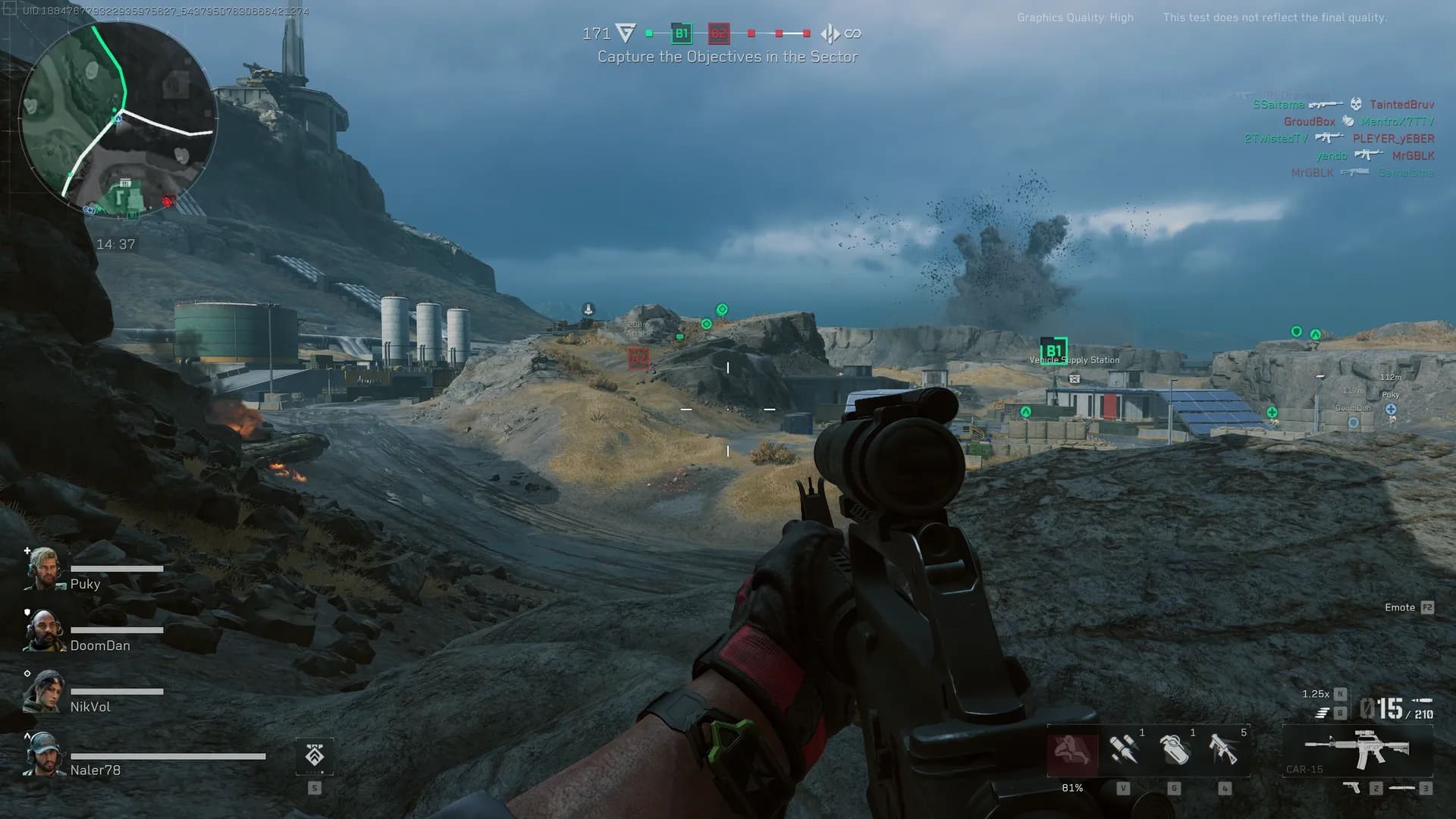Equip the grenade launcher gadget slot
The image size is (1456, 819).
pos(1224,750)
